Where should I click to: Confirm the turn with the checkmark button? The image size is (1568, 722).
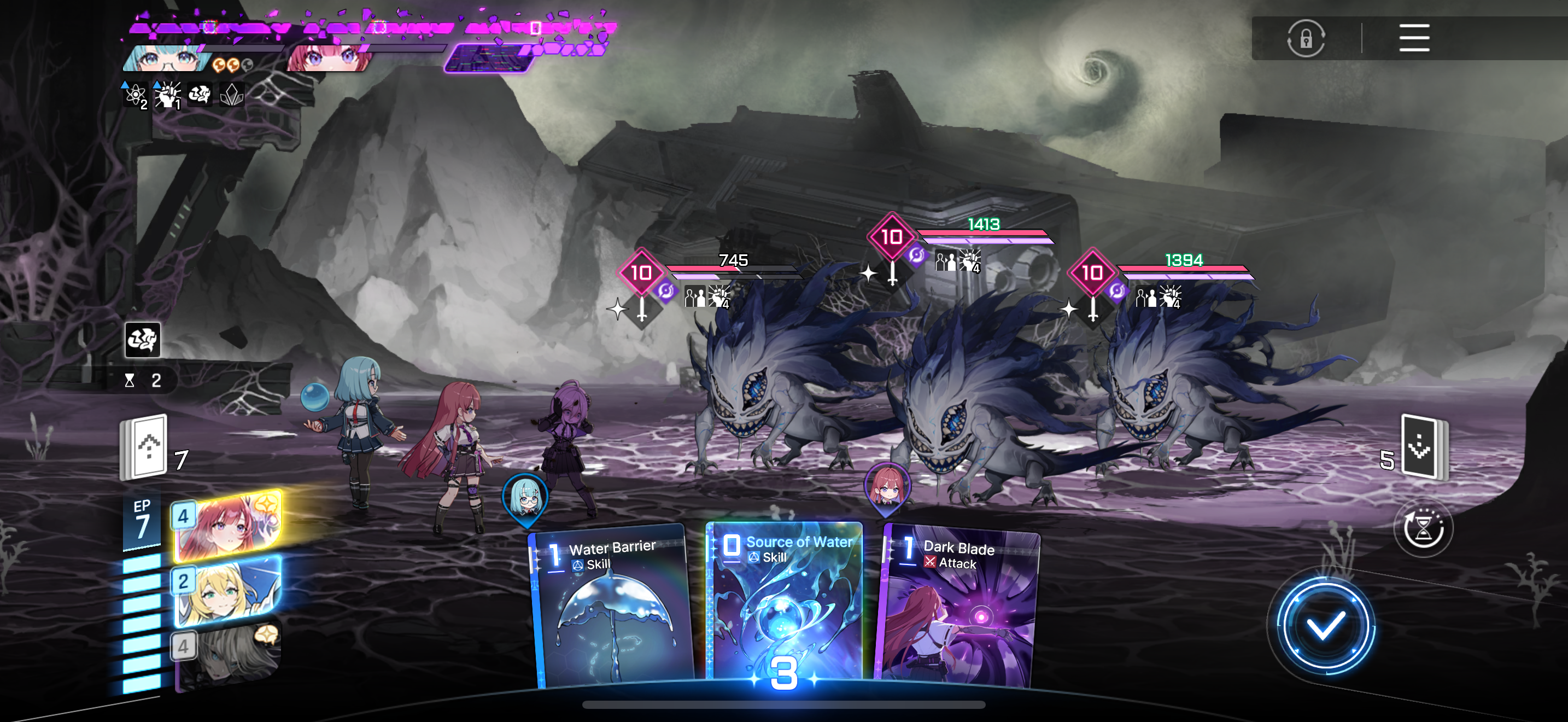click(x=1325, y=626)
